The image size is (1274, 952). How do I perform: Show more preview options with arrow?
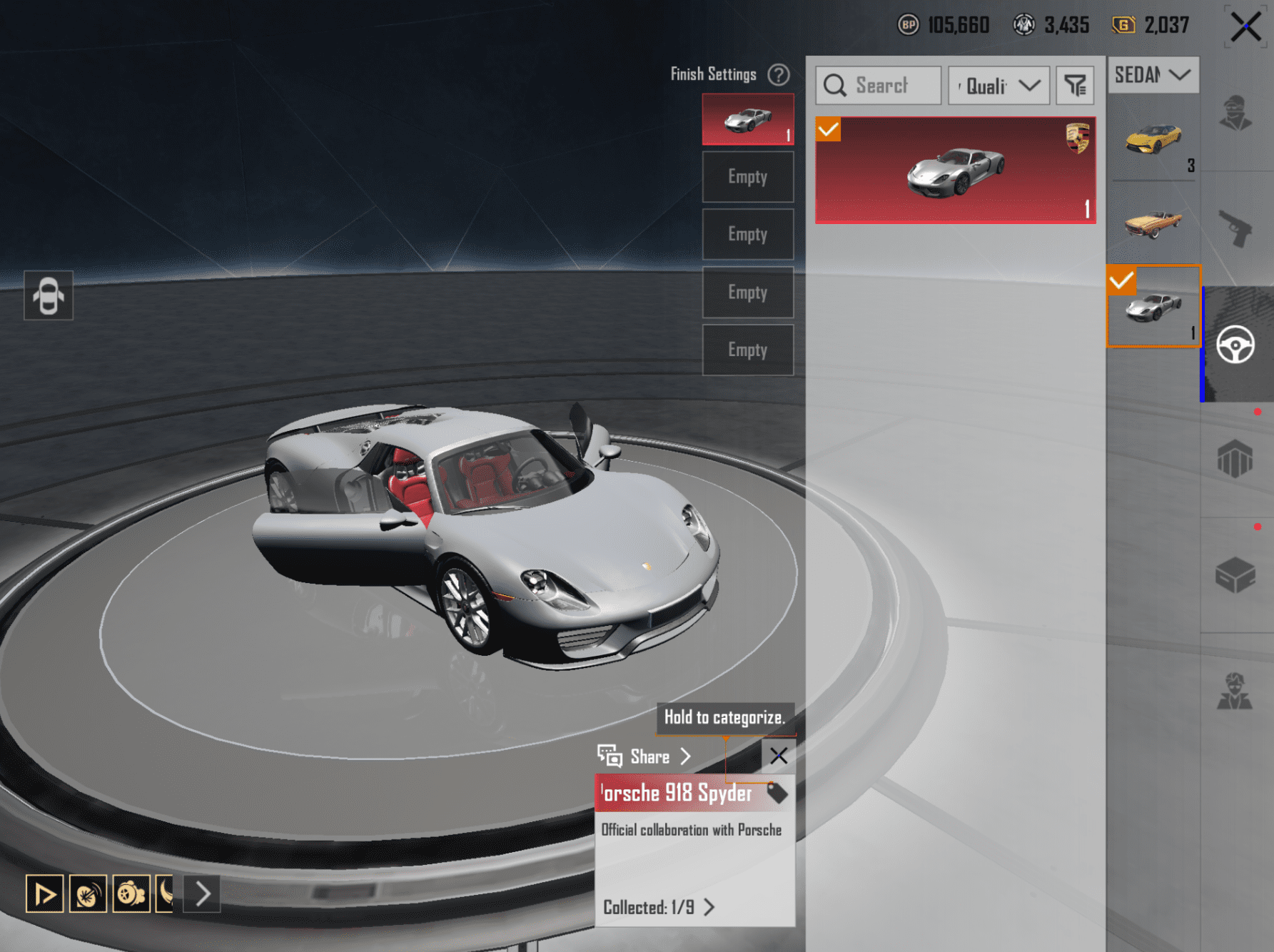click(x=203, y=893)
